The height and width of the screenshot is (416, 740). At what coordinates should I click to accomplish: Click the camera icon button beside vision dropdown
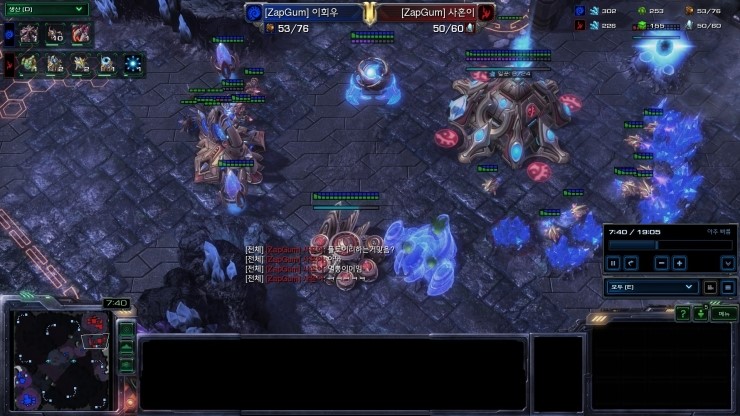710,287
